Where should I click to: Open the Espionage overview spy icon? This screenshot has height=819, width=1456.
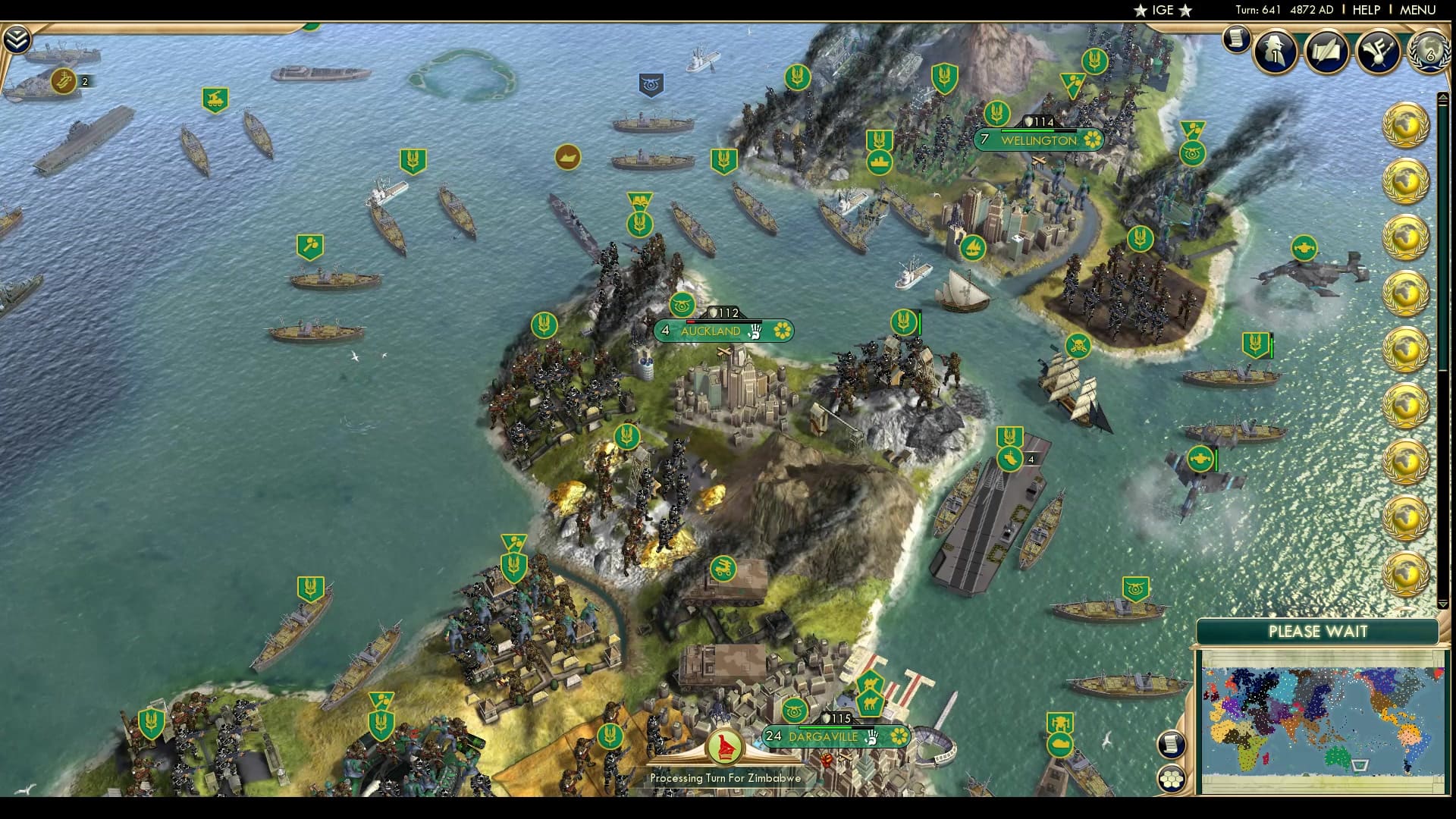click(1272, 53)
